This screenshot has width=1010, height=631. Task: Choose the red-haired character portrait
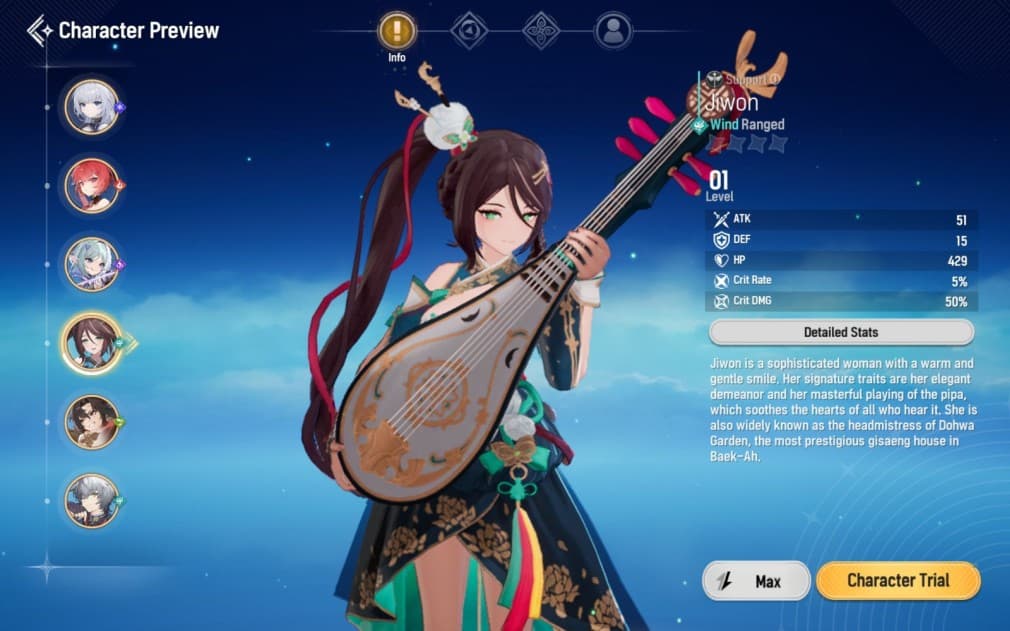coord(92,185)
